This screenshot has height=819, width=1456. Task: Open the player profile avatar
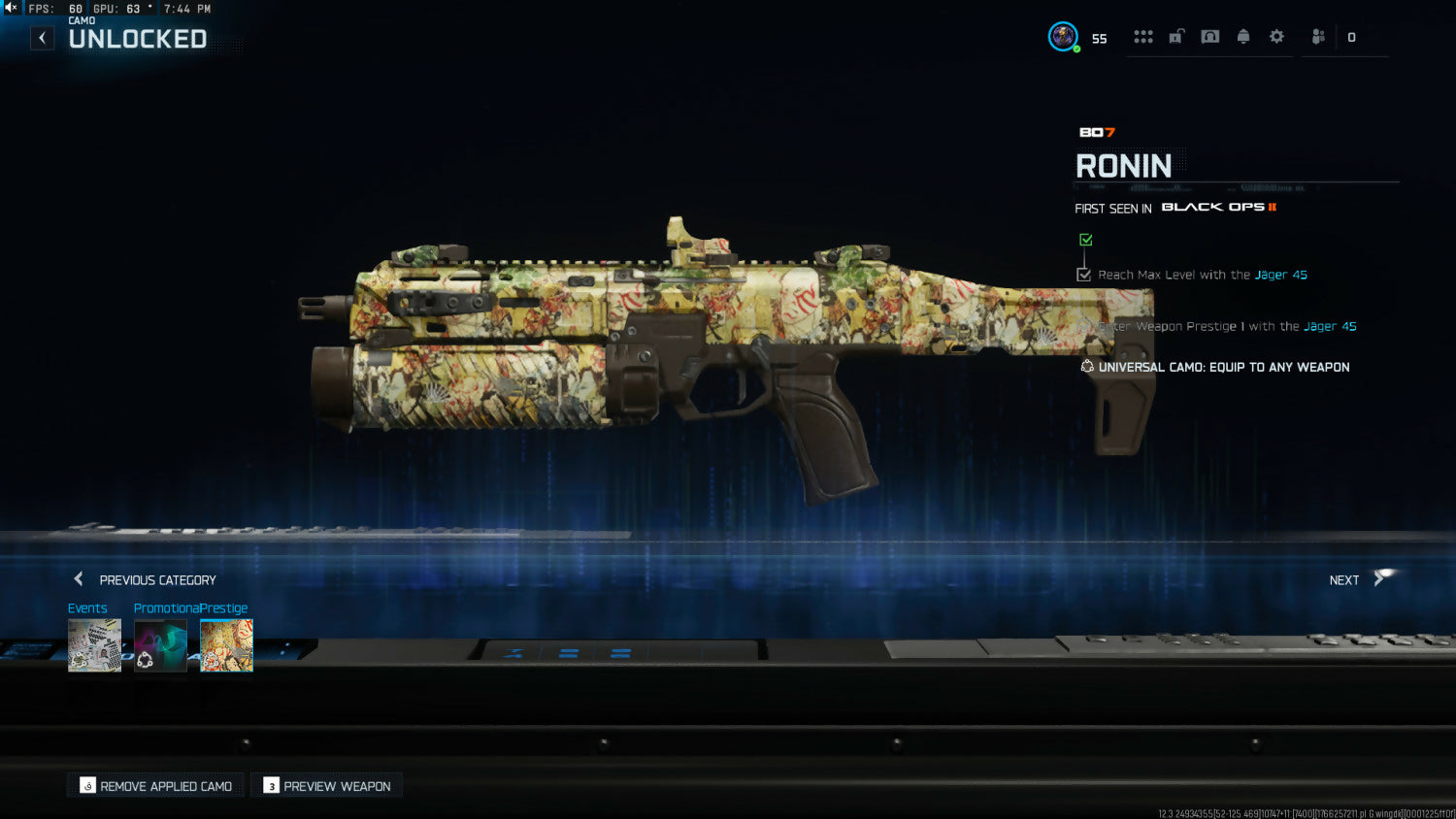1063,37
